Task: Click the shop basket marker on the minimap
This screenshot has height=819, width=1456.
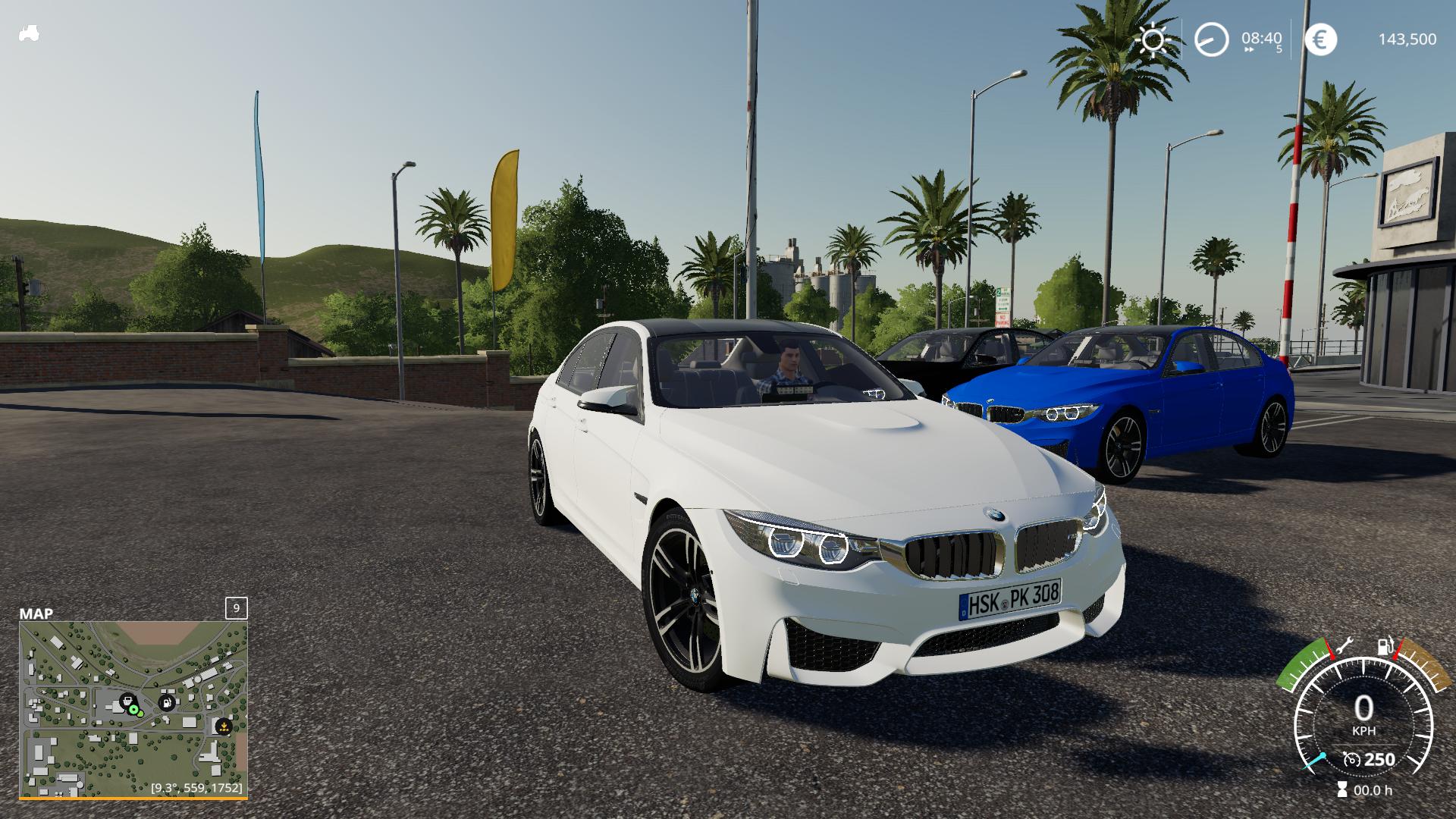Action: 127,701
